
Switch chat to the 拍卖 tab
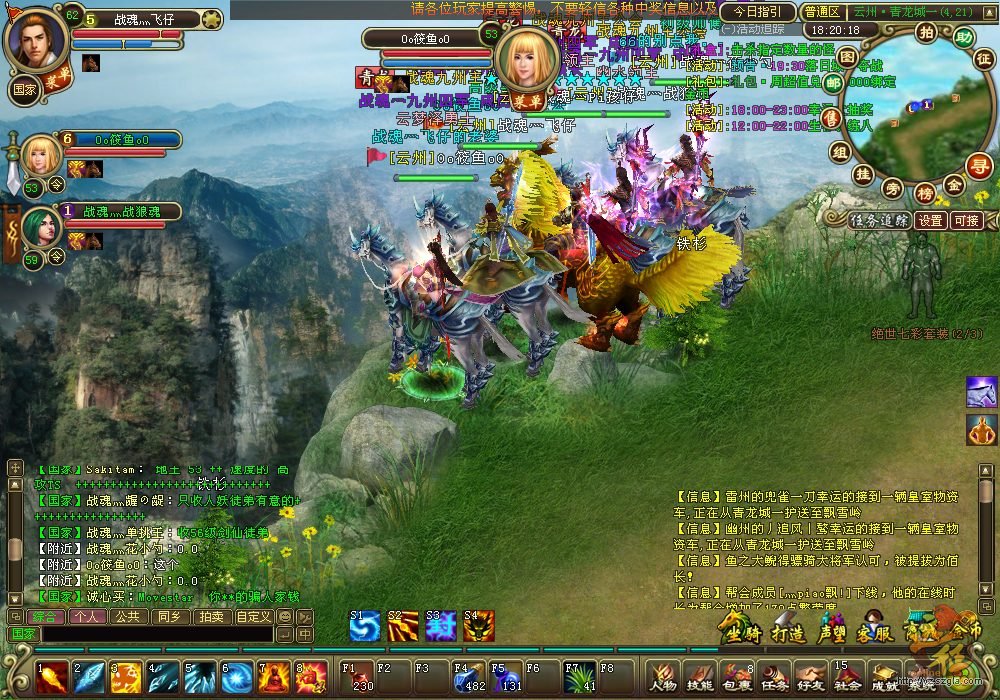[x=210, y=616]
